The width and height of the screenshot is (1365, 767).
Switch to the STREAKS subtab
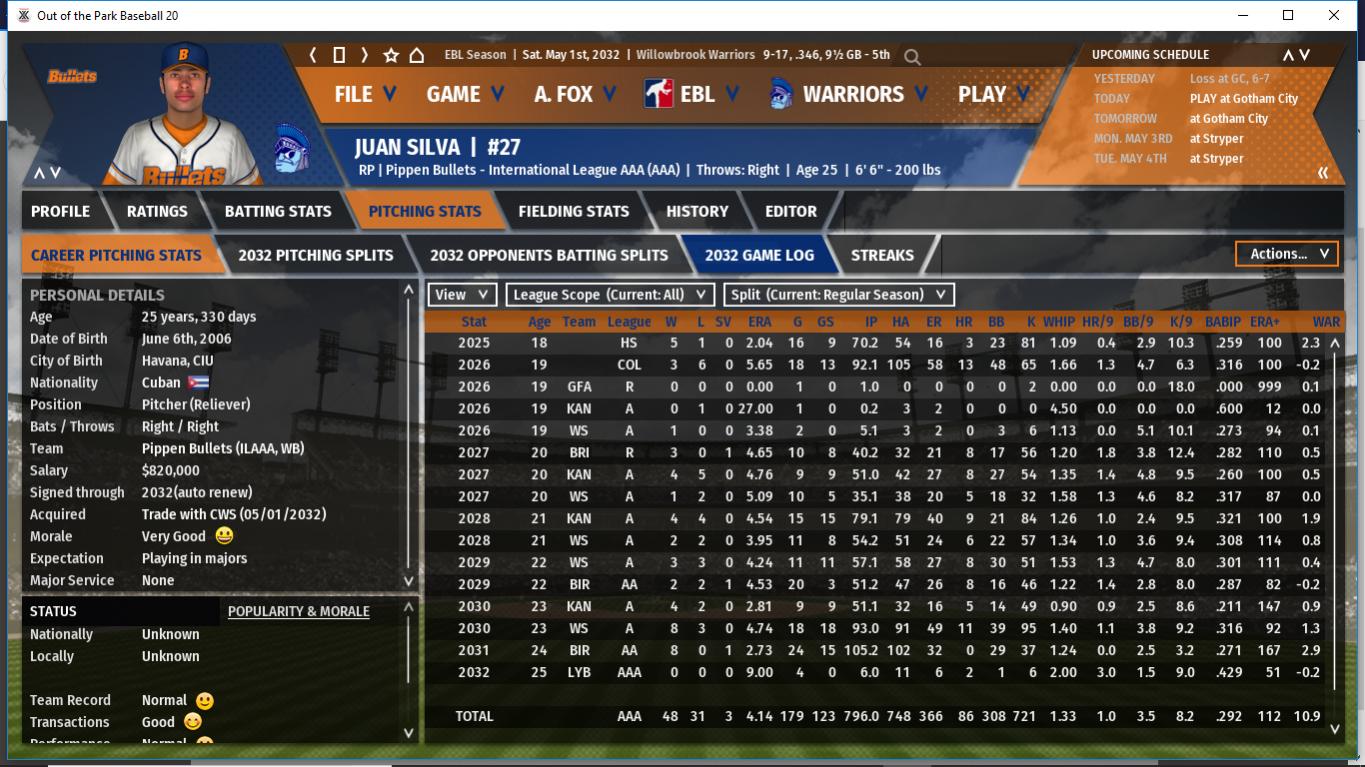(x=882, y=255)
